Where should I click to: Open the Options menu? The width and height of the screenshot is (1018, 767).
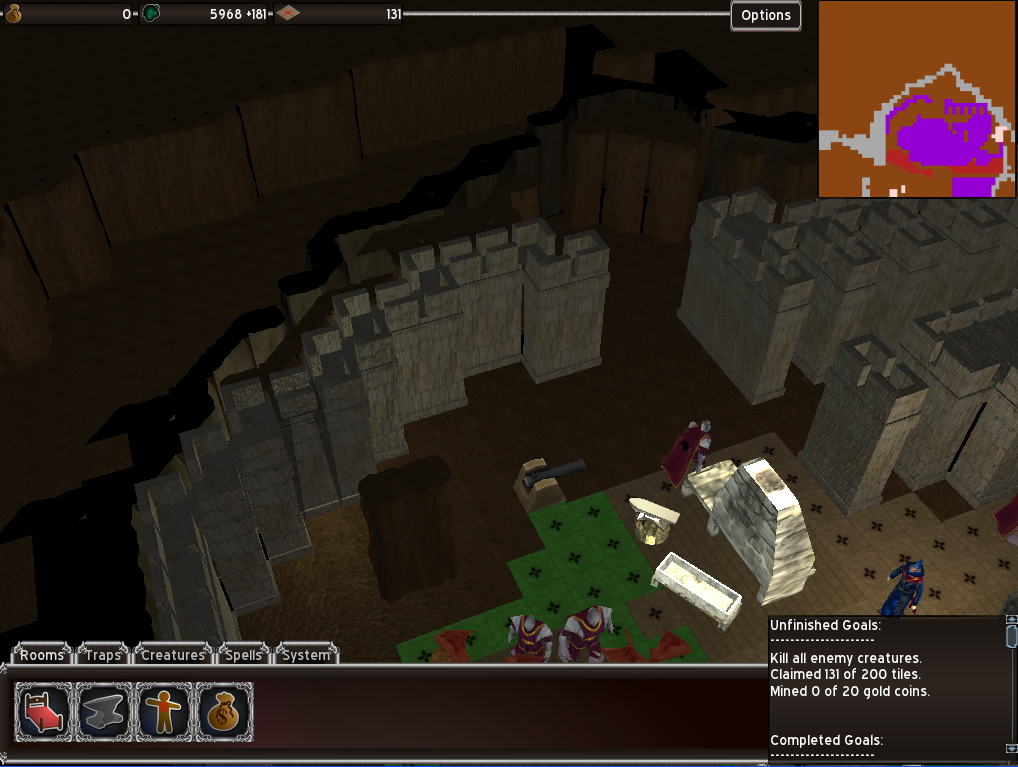(766, 15)
